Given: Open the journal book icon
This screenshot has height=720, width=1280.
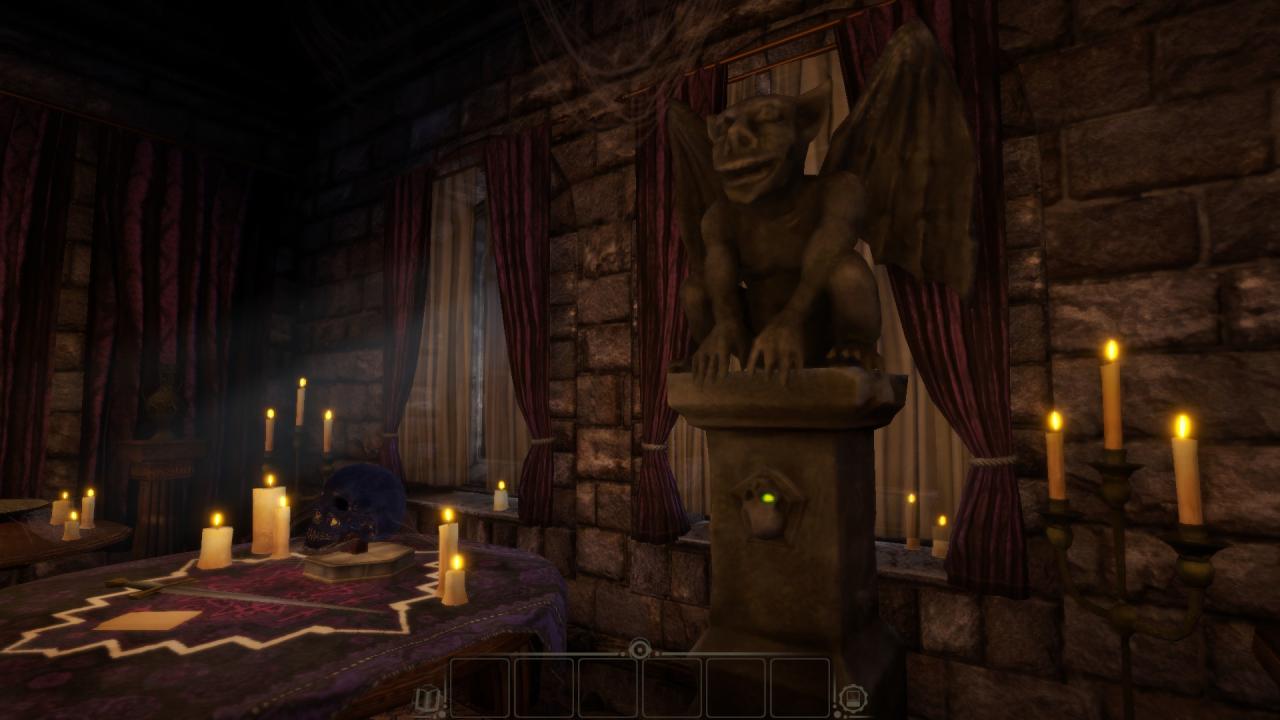Looking at the screenshot, I should [x=428, y=699].
